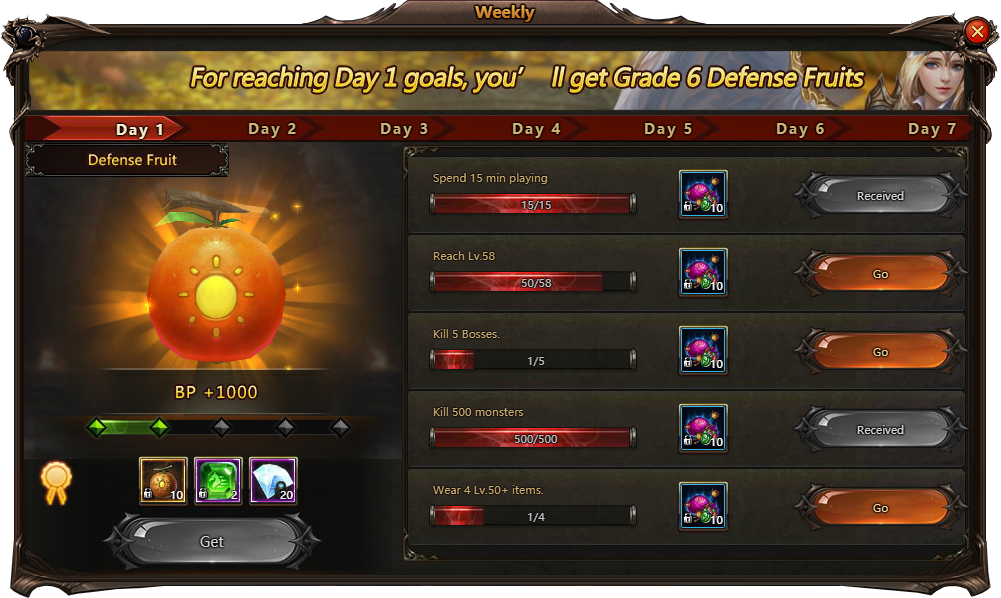This screenshot has width=1001, height=598.
Task: View the Day 6 tab
Action: click(800, 129)
